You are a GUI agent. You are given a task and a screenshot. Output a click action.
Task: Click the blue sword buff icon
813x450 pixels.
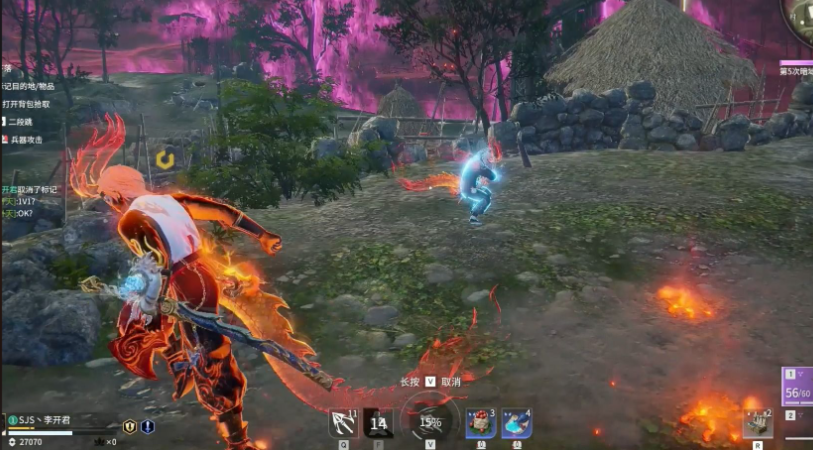tap(147, 426)
